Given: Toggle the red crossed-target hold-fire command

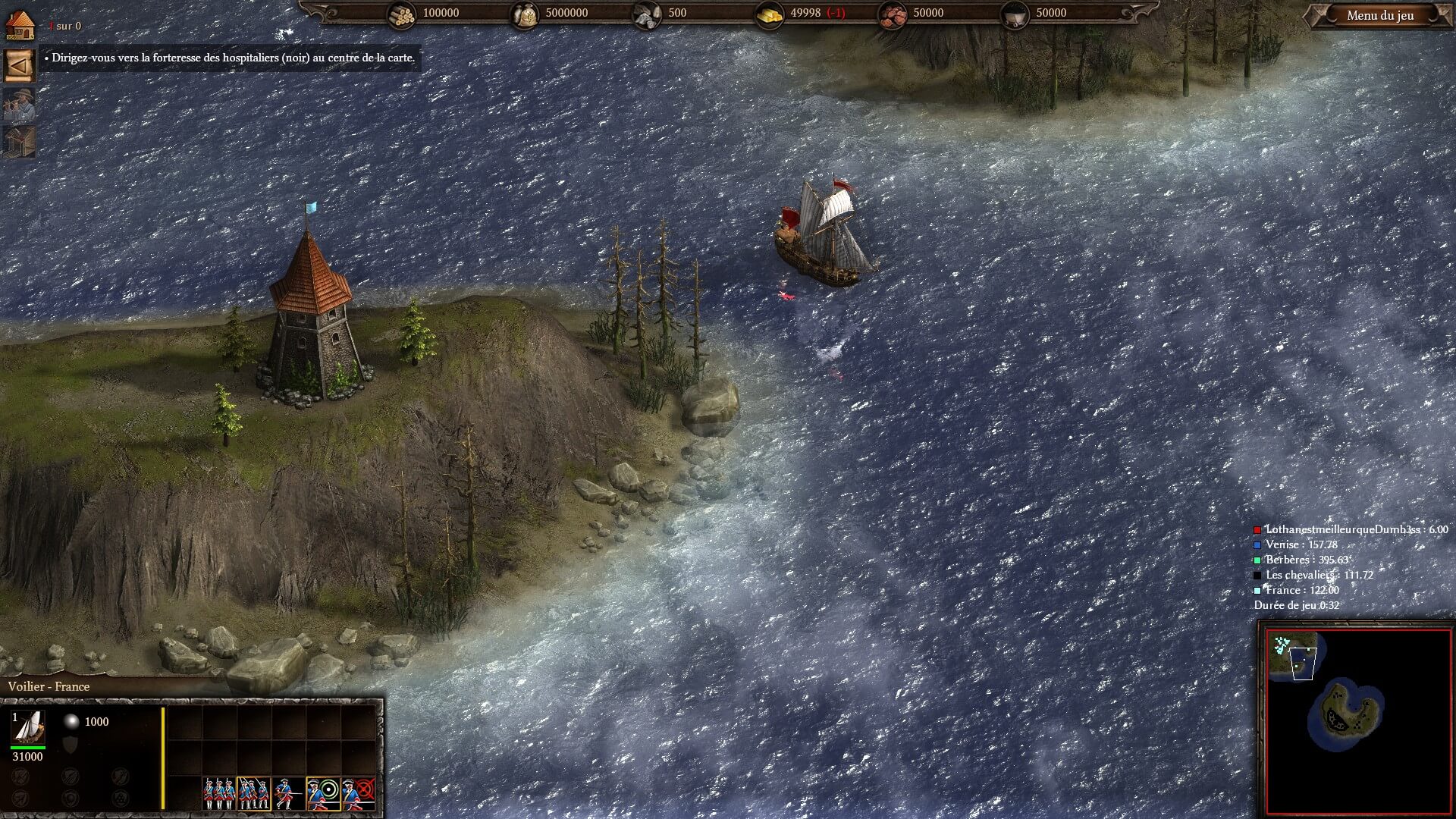Looking at the screenshot, I should 358,794.
